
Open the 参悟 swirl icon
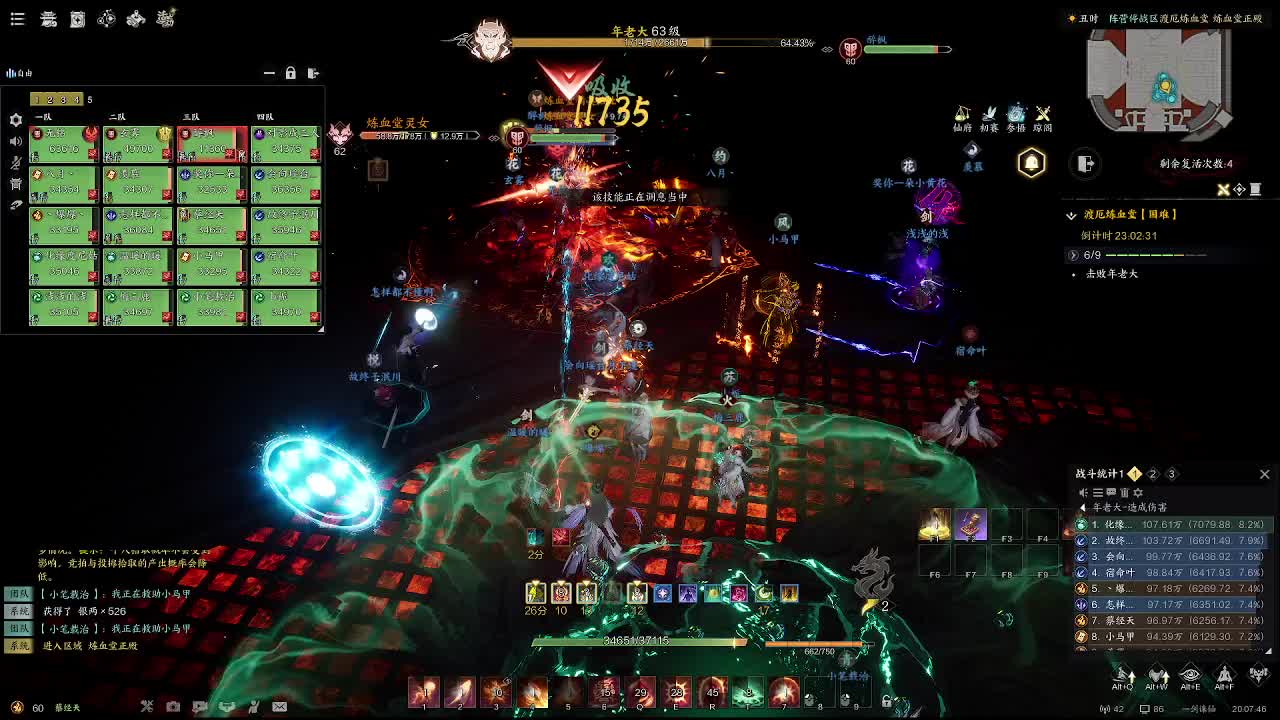pos(1016,115)
